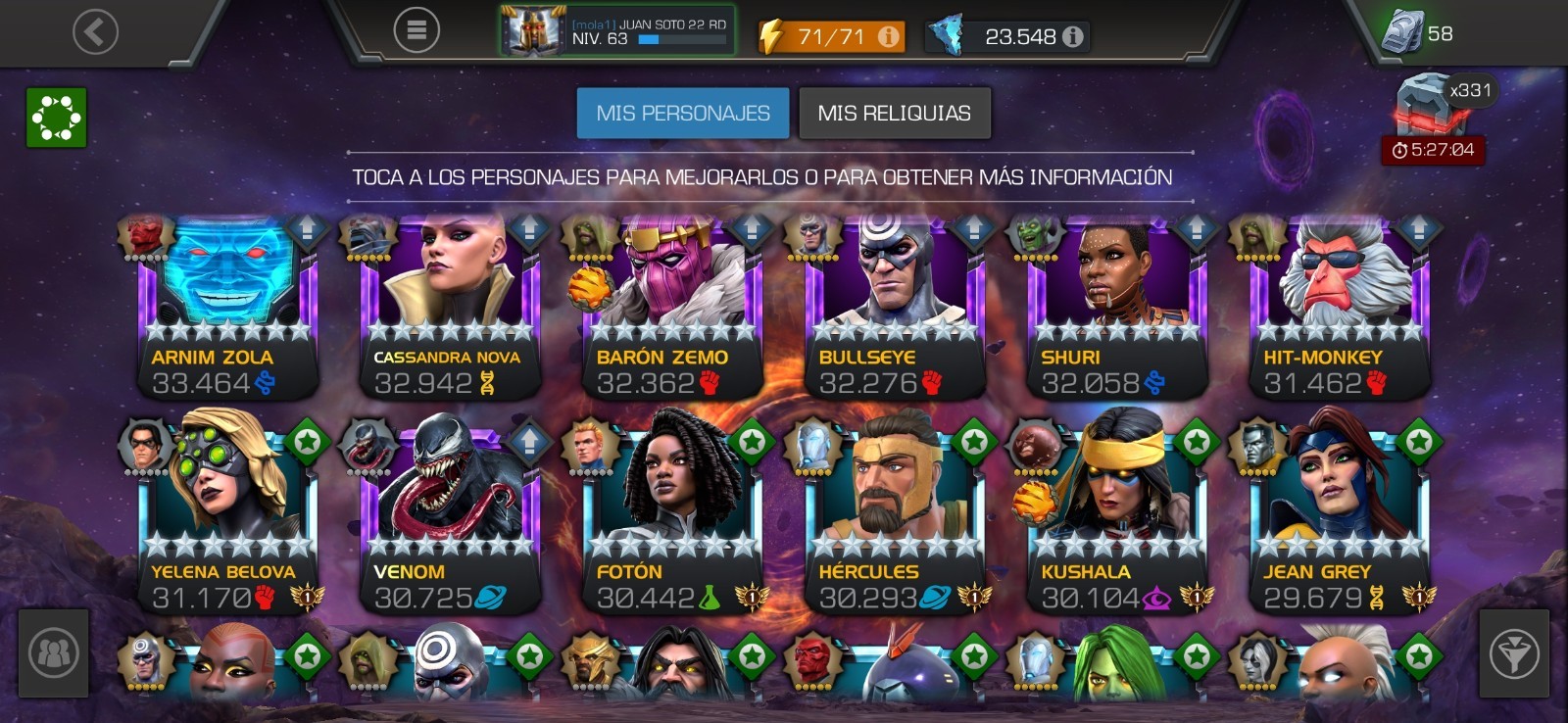Open the hamburger menu at the top

point(418,28)
